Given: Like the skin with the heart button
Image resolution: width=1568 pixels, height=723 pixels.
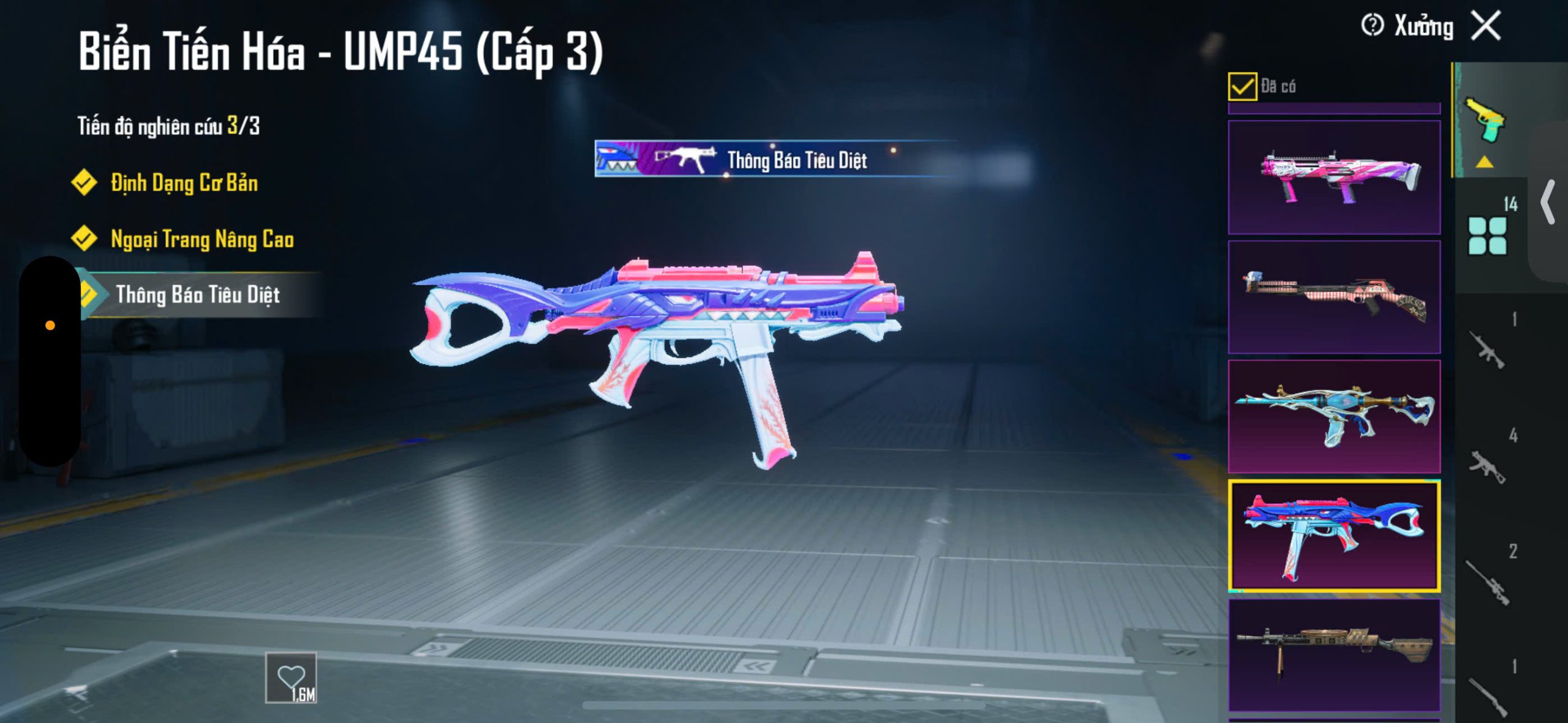Looking at the screenshot, I should (x=291, y=678).
